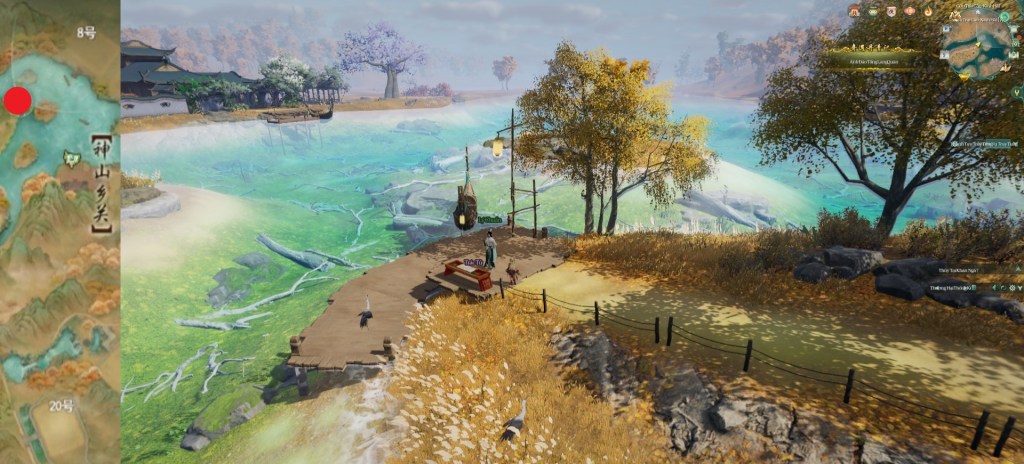Select the 20号 plot label on map

tap(60, 405)
